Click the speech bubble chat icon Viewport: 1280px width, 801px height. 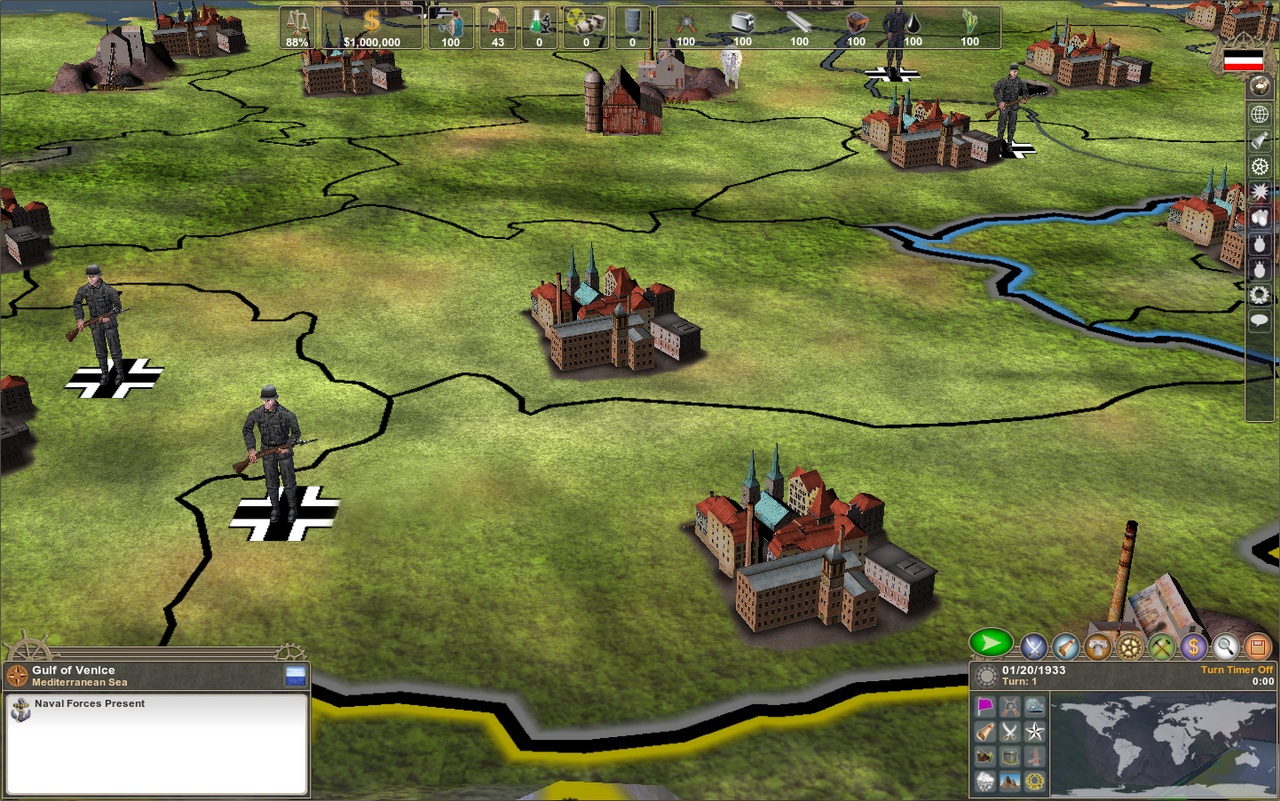(x=1258, y=320)
